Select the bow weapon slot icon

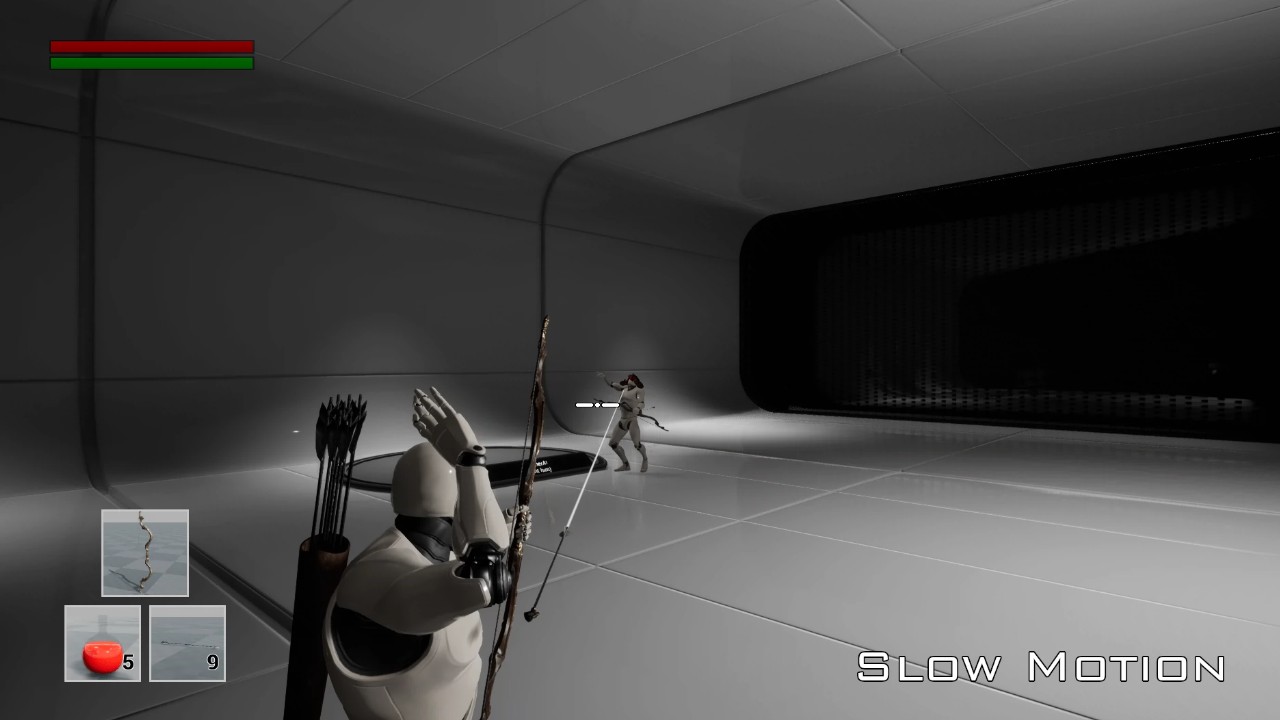point(144,552)
